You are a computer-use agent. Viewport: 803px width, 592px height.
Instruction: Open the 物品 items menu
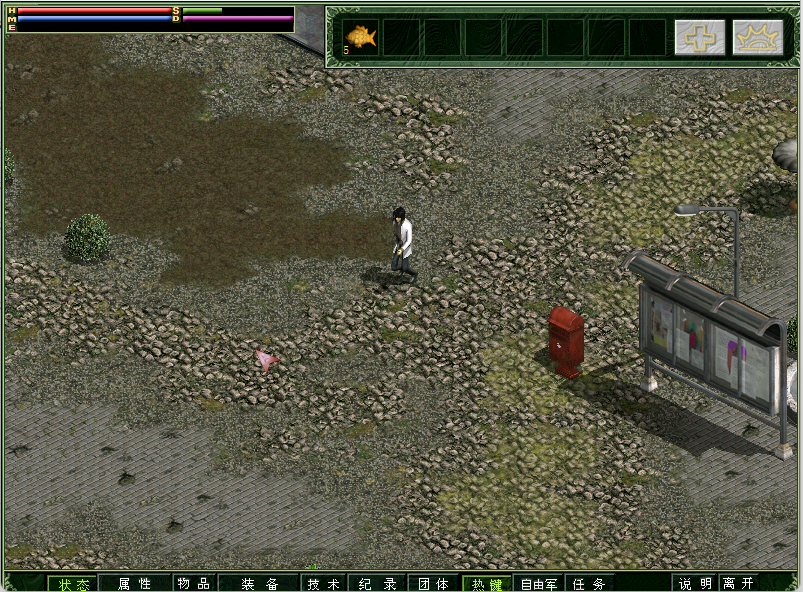(194, 584)
